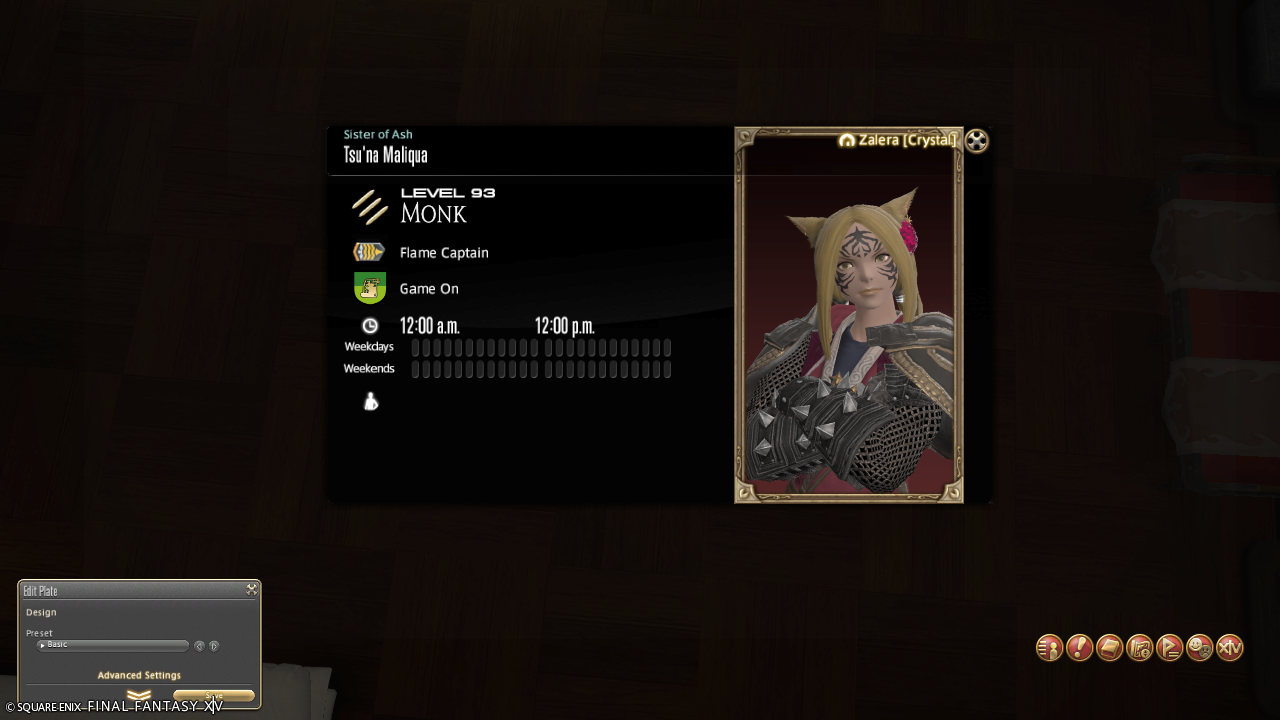Open the Social smiley faces menu icon

1199,648
